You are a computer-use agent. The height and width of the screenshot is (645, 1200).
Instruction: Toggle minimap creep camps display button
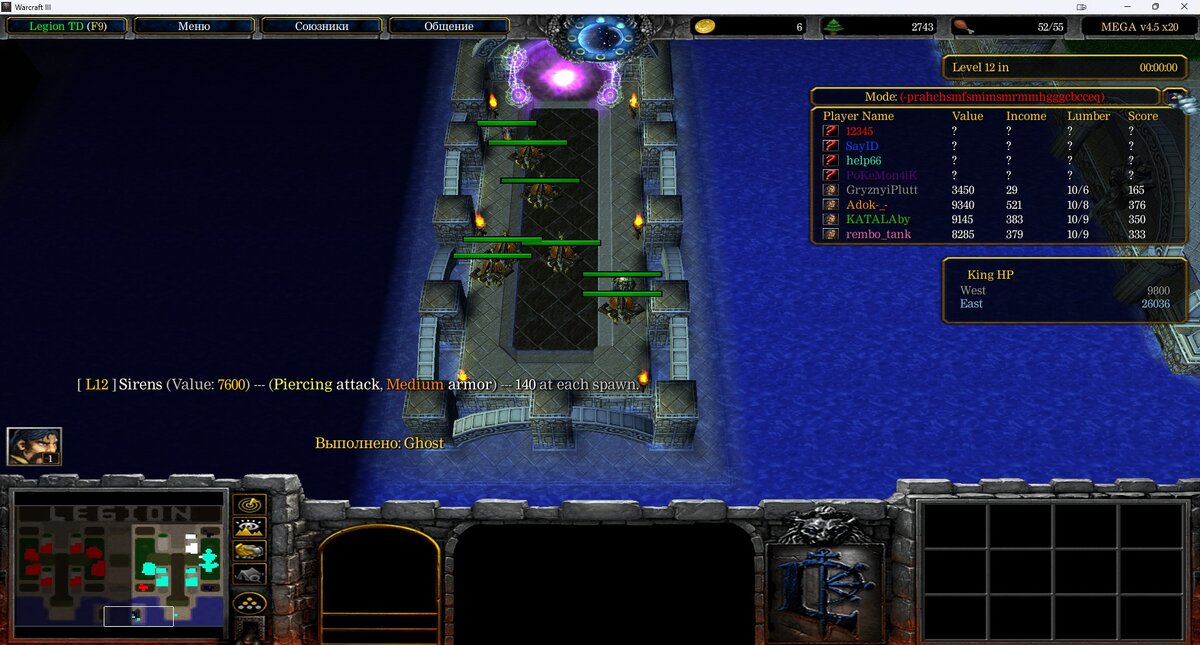click(x=249, y=575)
